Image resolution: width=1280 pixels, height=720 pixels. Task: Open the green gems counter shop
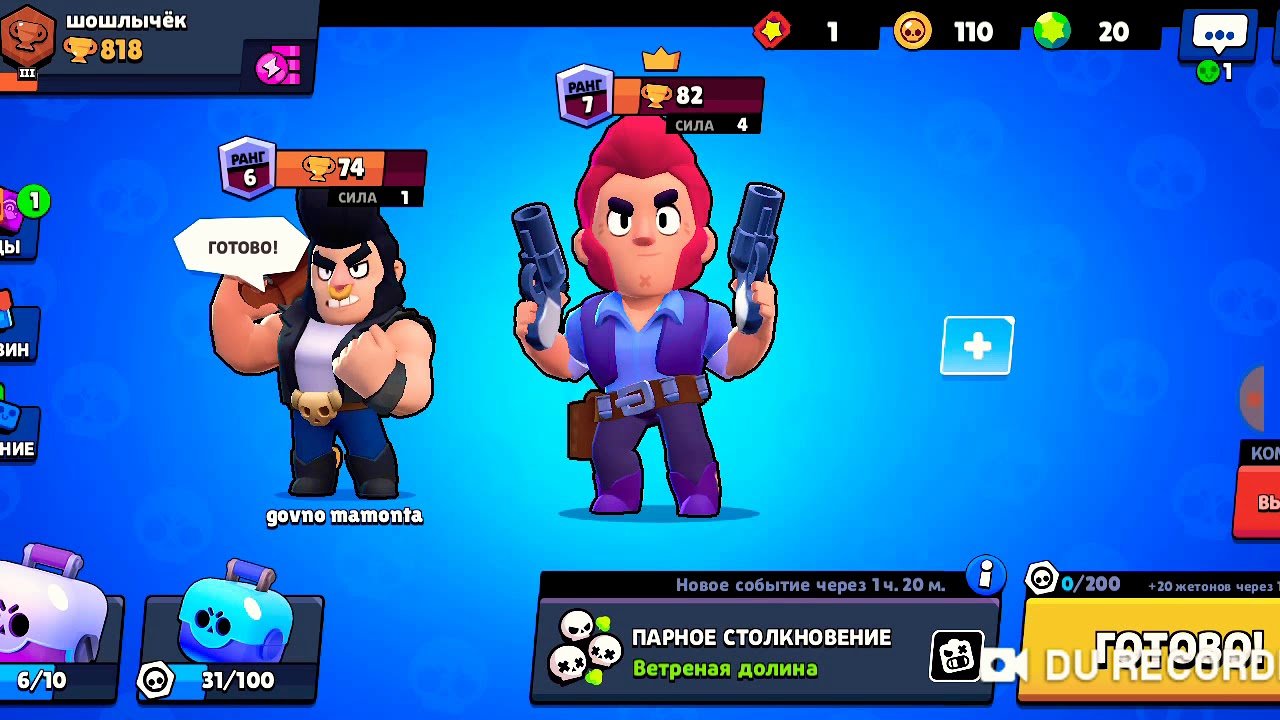[1092, 32]
